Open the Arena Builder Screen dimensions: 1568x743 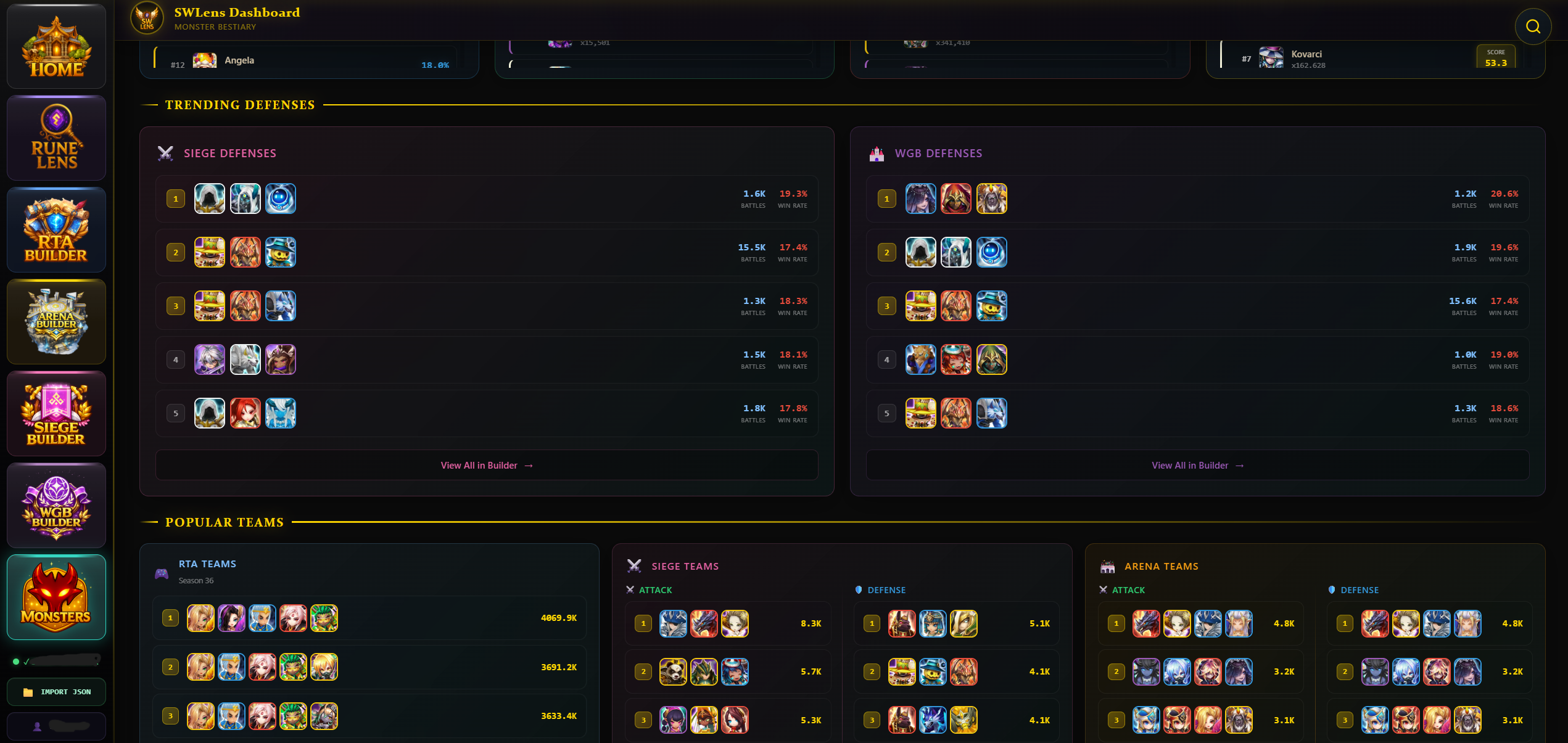click(56, 321)
